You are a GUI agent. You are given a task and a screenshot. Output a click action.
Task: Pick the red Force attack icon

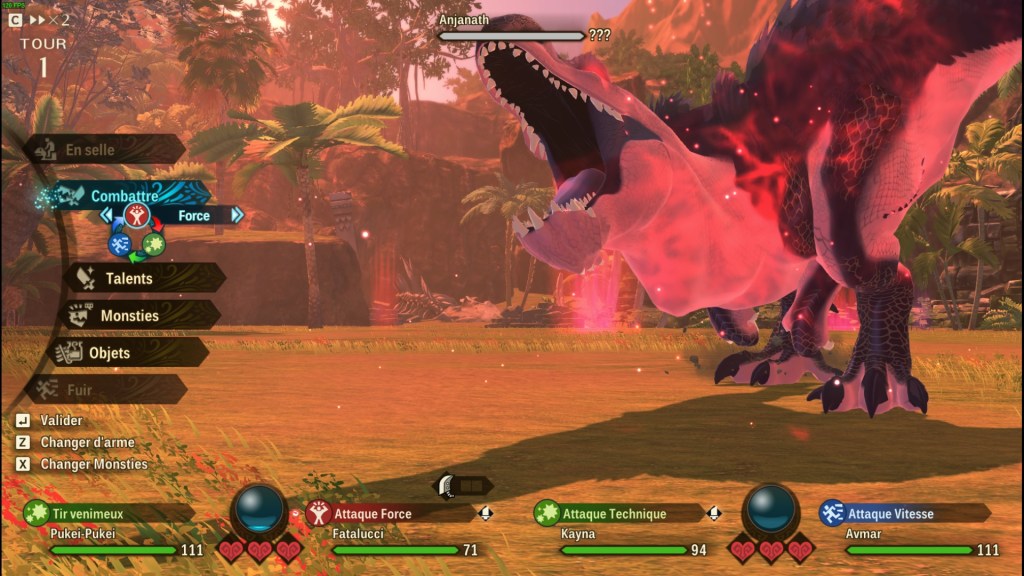click(x=137, y=215)
